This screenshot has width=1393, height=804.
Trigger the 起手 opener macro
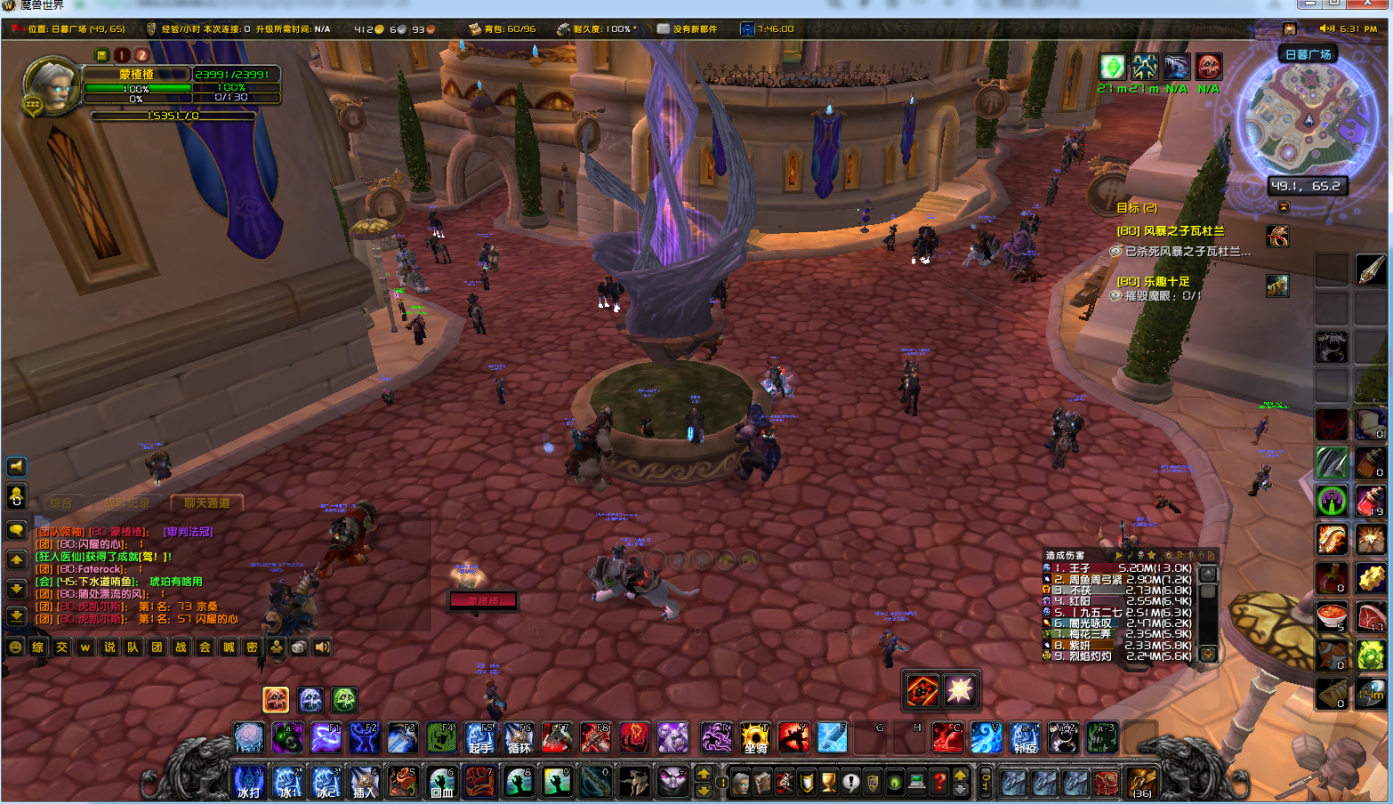(x=481, y=738)
